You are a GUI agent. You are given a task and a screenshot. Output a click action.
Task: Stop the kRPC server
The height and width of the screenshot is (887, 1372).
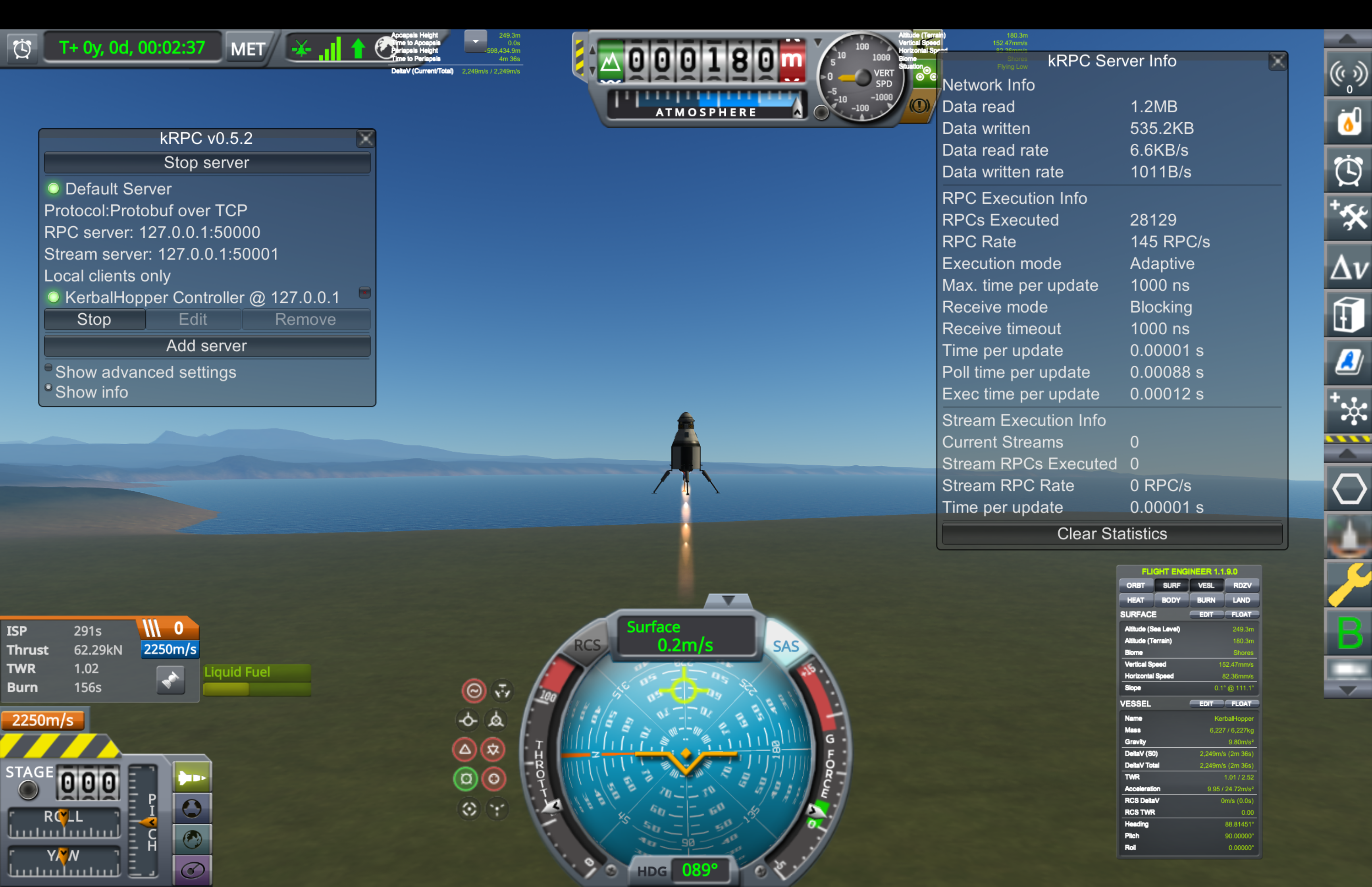(206, 163)
